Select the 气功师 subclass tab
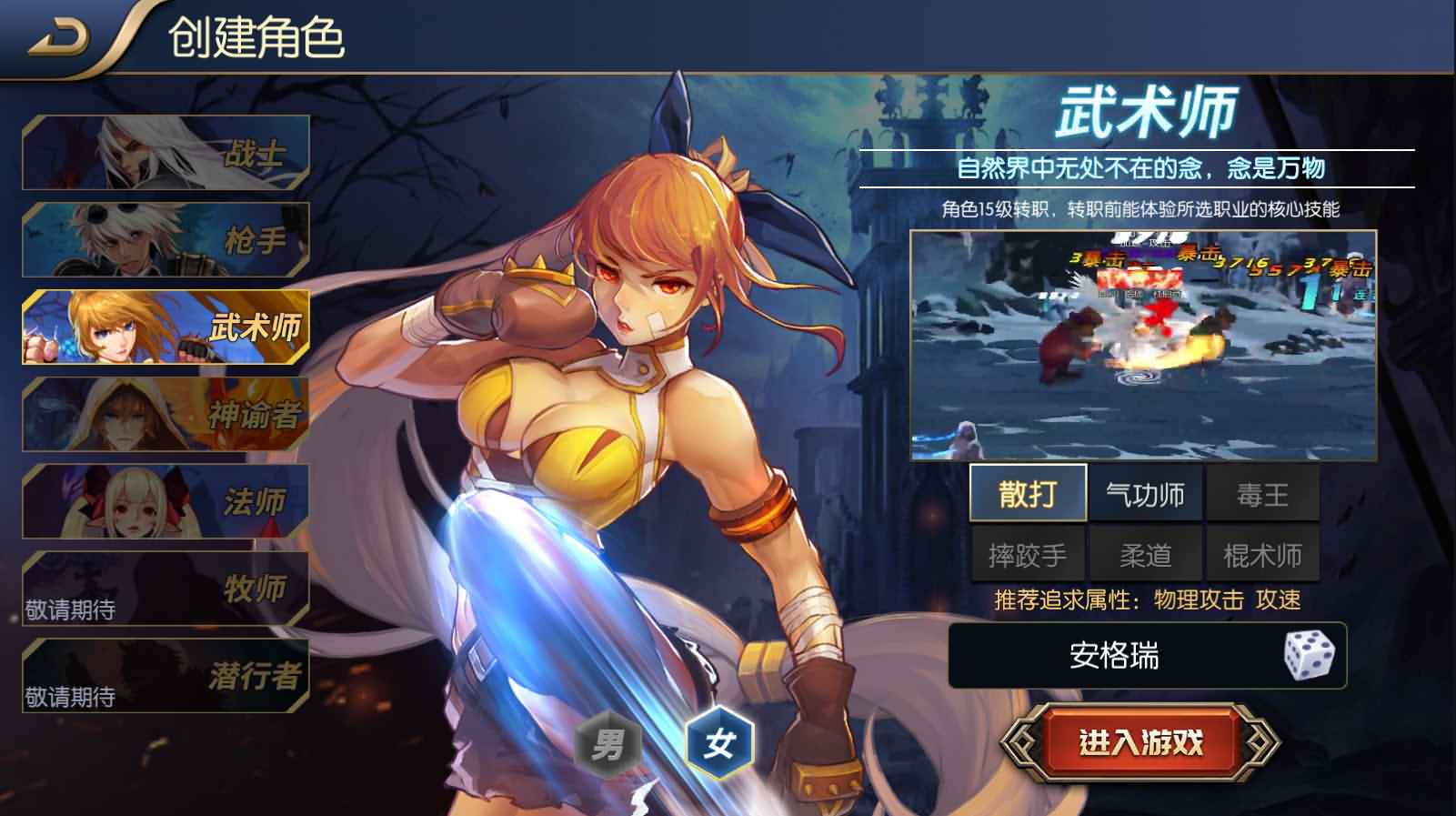Image resolution: width=1456 pixels, height=816 pixels. 1146,492
